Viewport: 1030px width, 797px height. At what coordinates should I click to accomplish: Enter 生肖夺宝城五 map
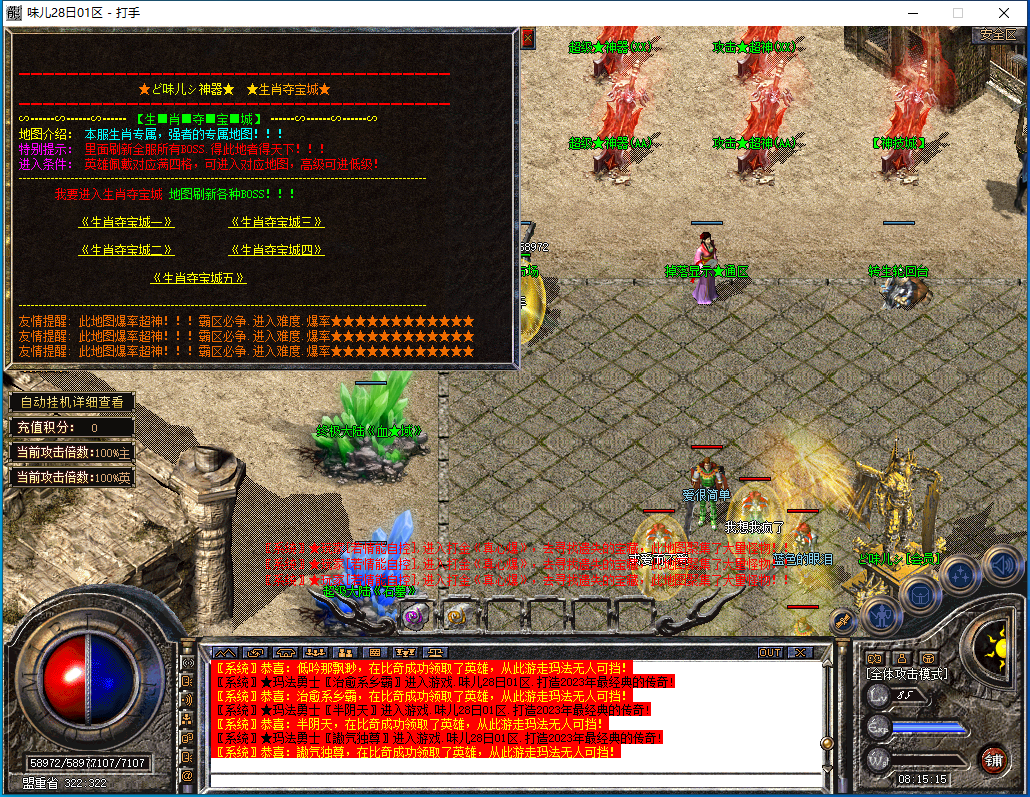(199, 278)
